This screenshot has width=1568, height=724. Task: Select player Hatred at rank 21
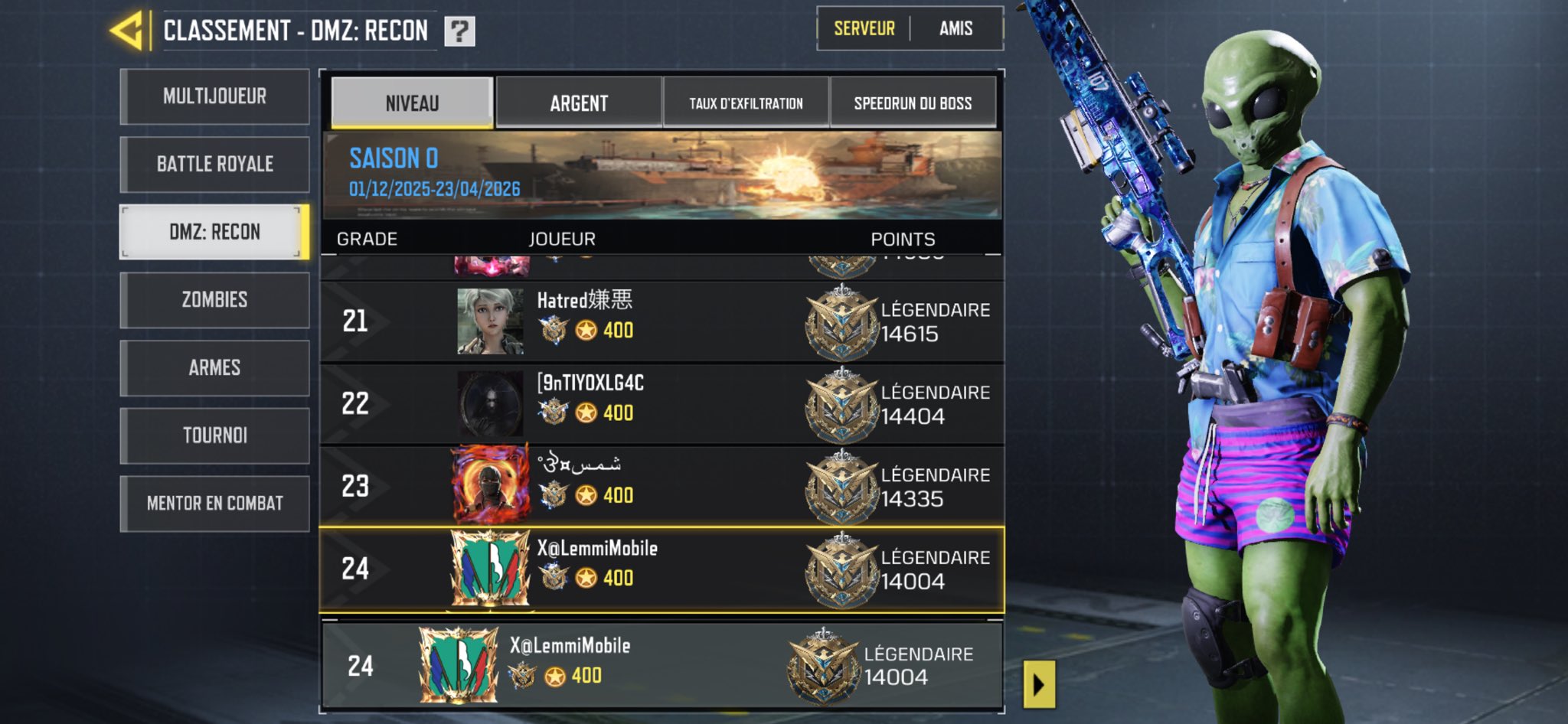(661, 321)
